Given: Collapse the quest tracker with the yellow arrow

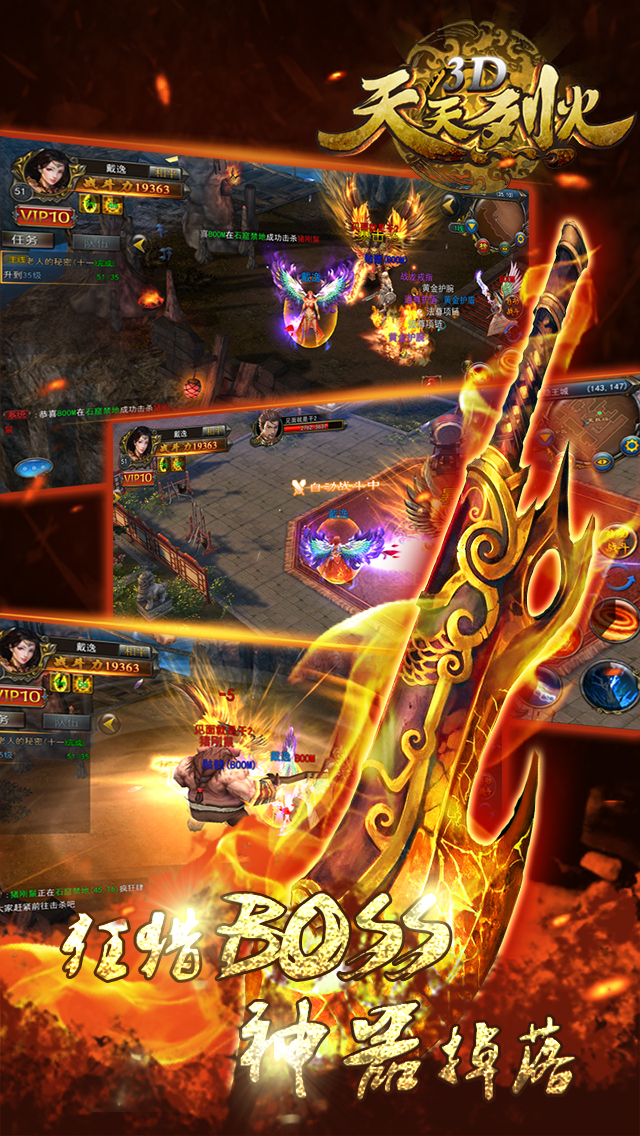Looking at the screenshot, I should [139, 242].
